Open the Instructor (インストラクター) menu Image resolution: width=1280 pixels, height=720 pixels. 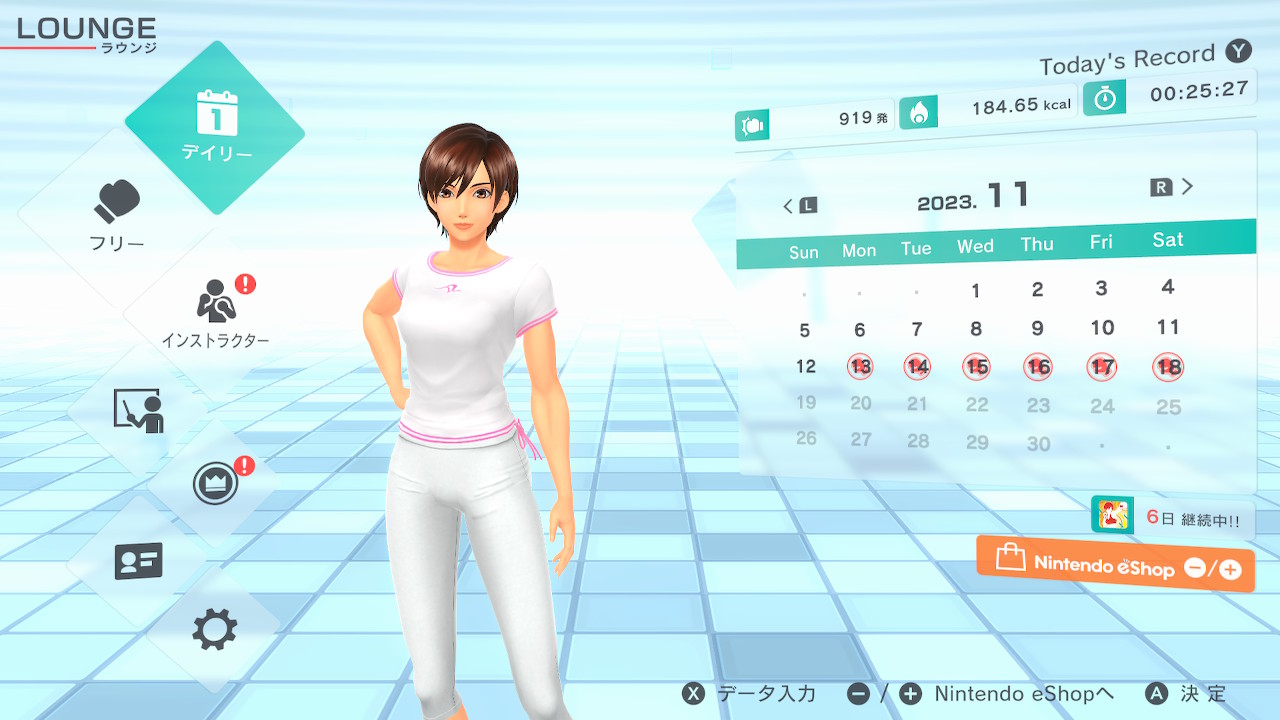tap(215, 312)
